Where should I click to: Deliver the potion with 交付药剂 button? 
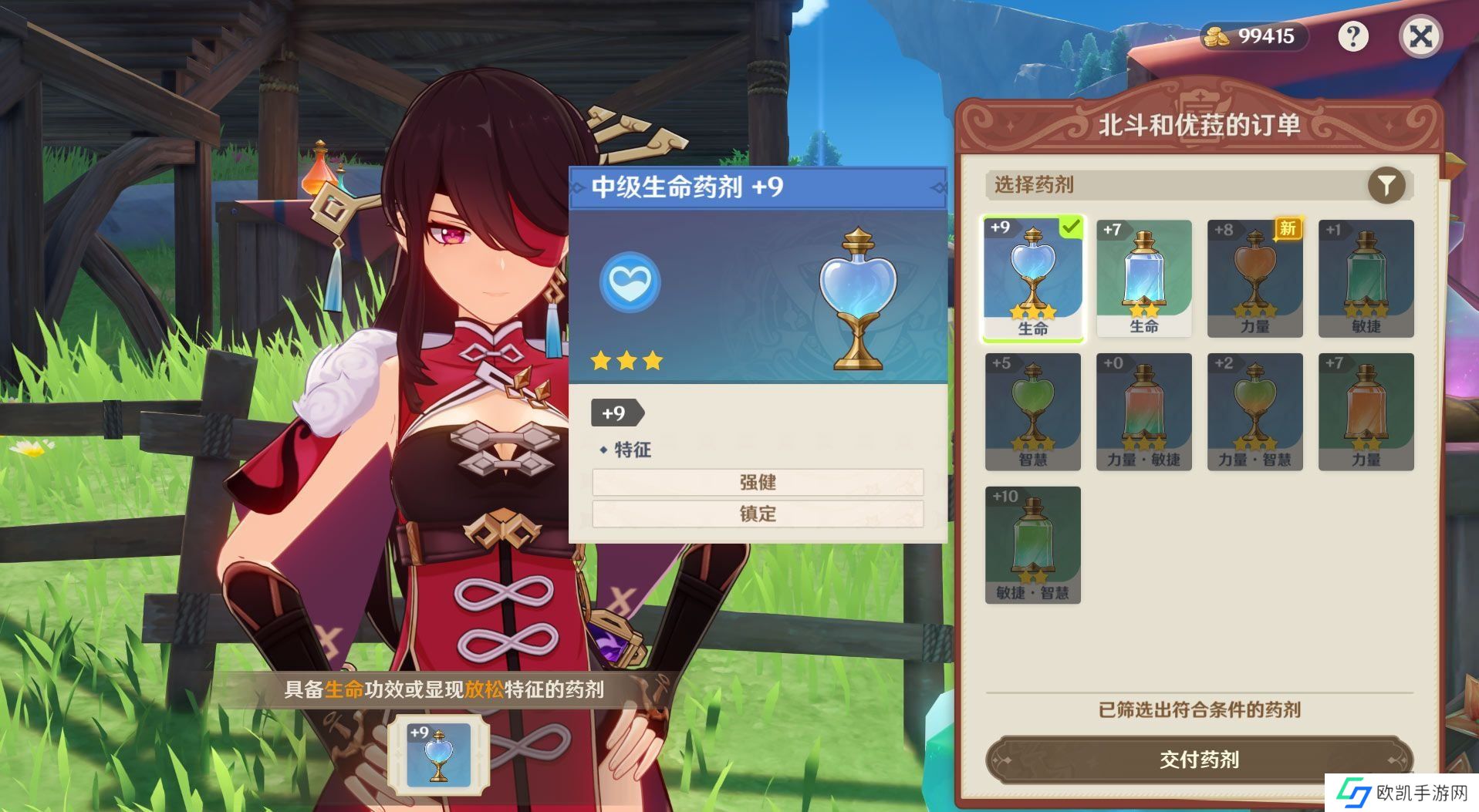1198,760
